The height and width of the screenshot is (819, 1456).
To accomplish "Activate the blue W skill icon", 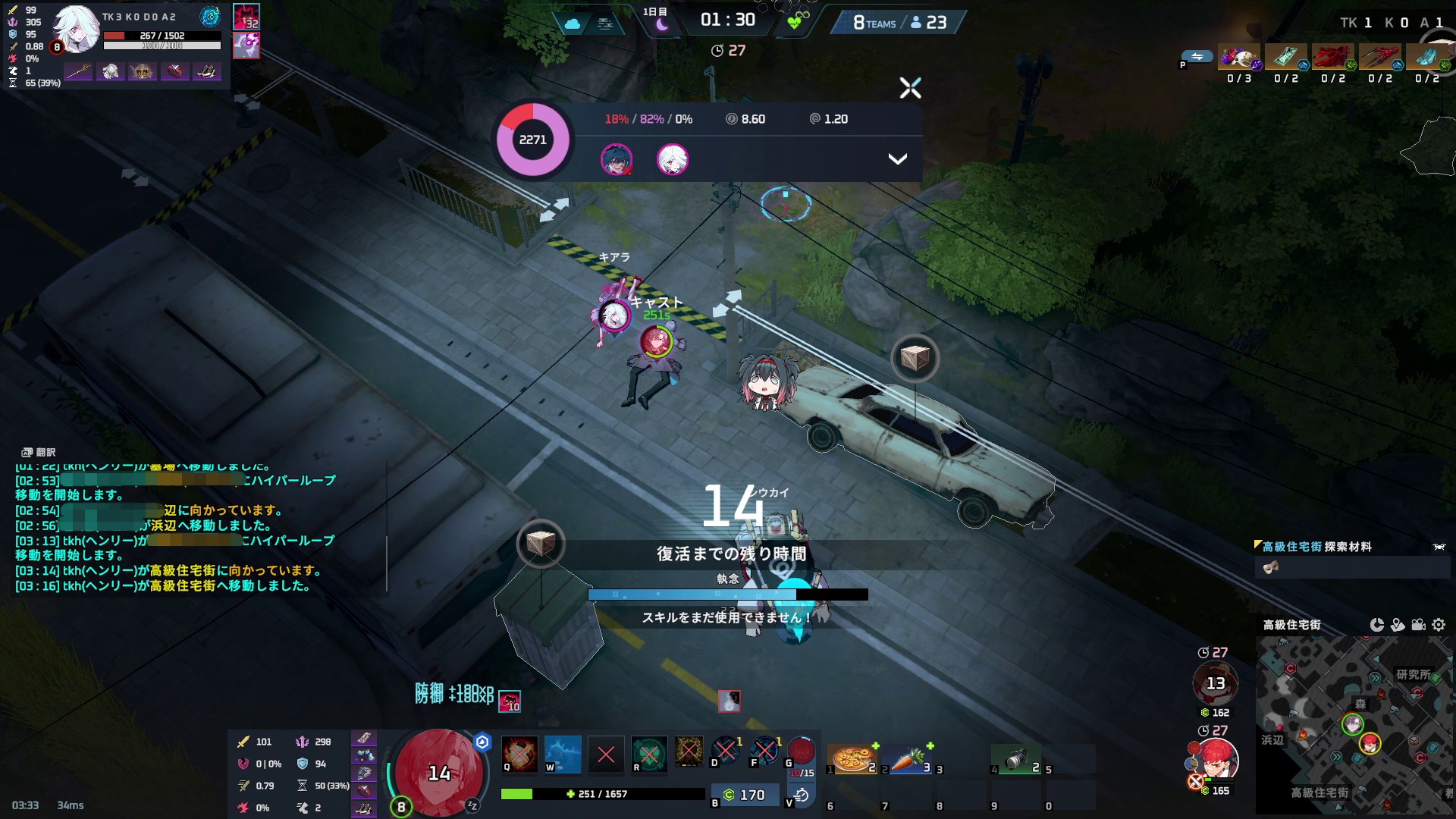I will pyautogui.click(x=563, y=754).
